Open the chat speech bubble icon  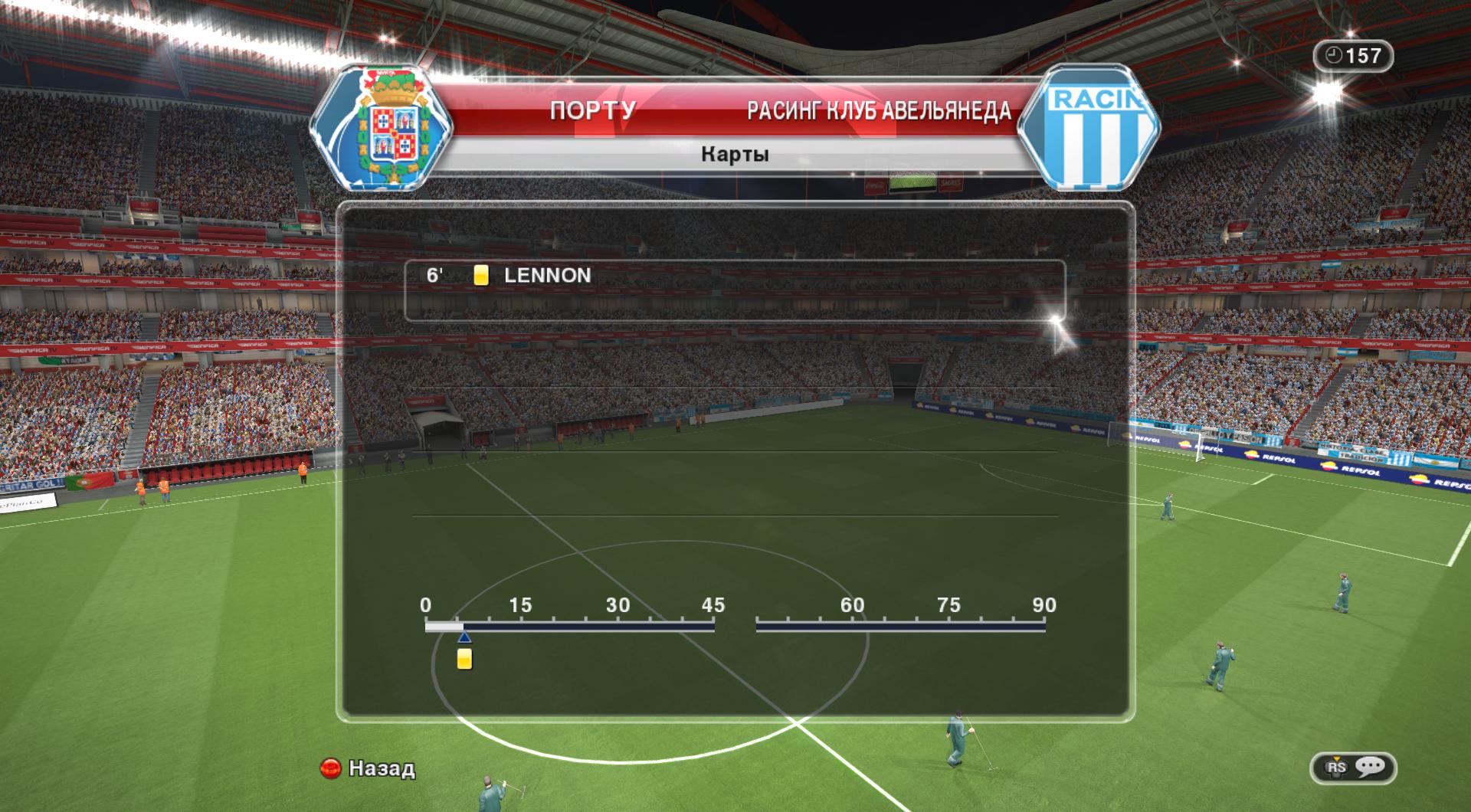click(1369, 767)
